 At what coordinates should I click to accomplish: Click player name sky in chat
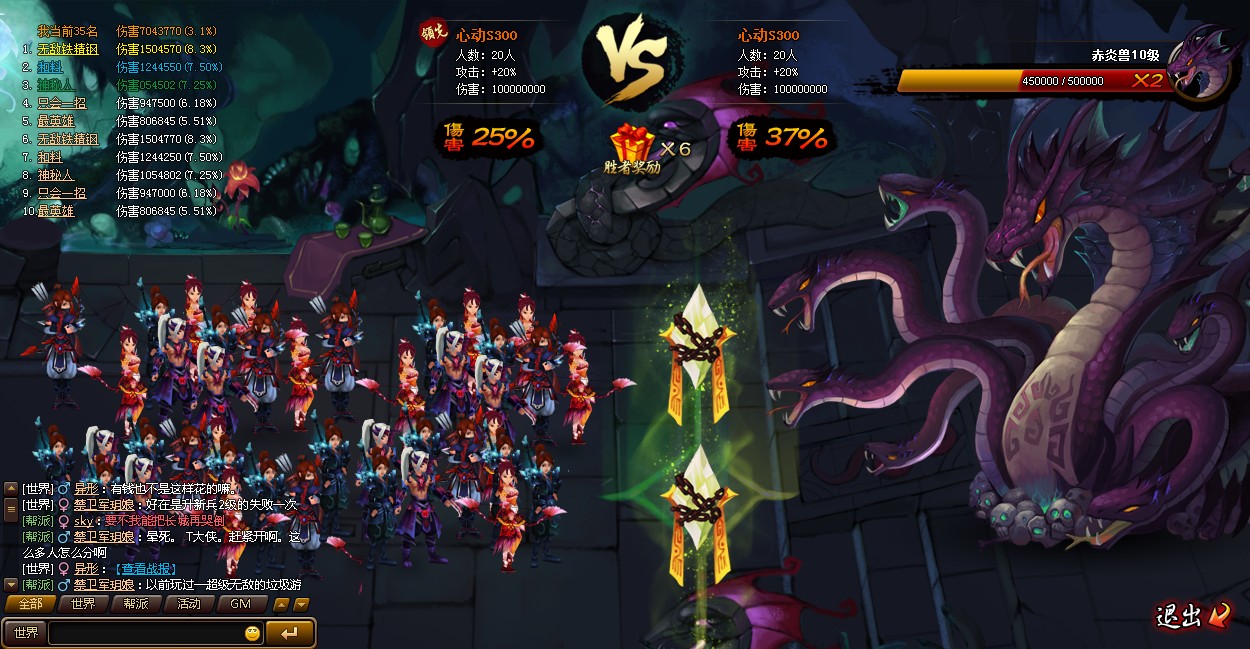(x=83, y=521)
